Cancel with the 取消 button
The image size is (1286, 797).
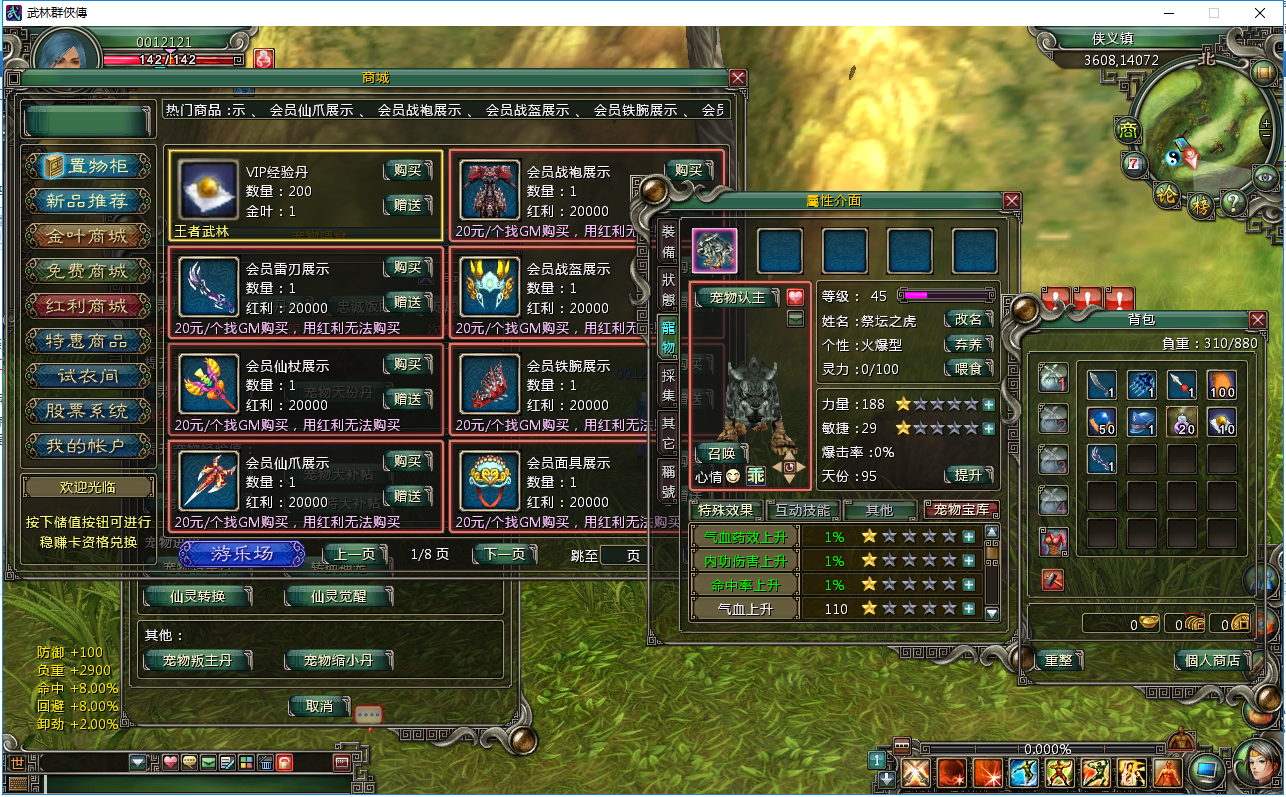tap(319, 706)
